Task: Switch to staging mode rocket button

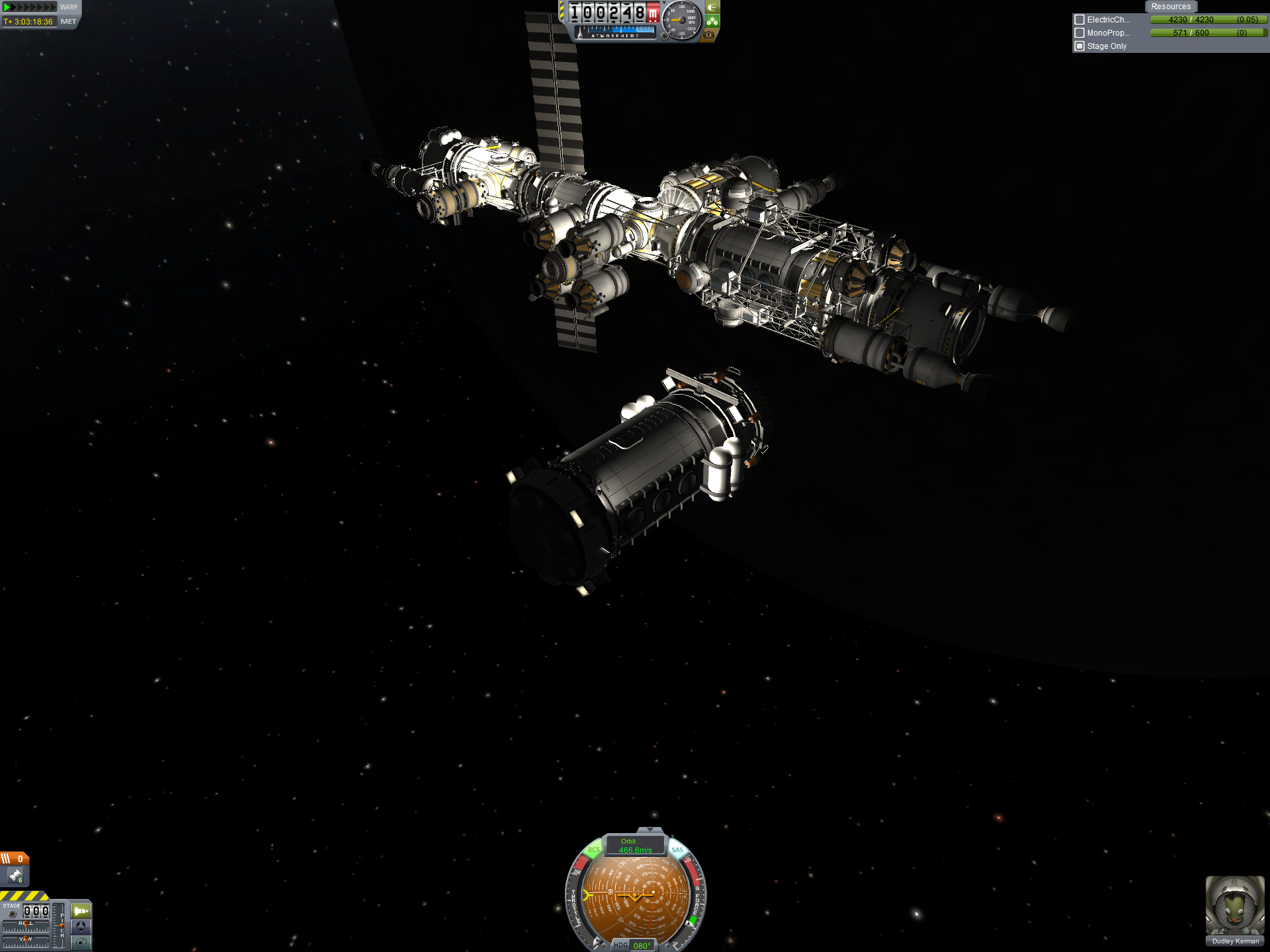Action: [x=81, y=911]
